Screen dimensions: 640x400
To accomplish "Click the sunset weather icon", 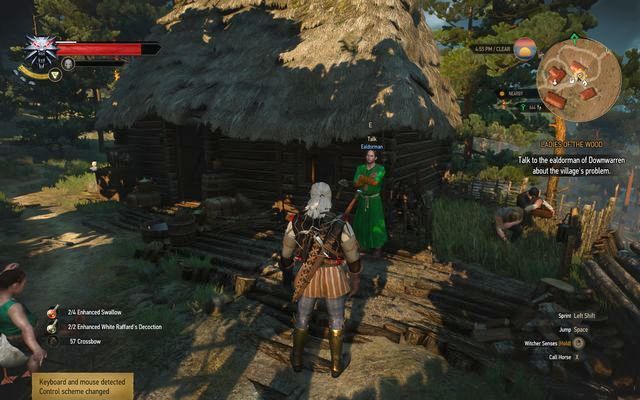I will (524, 50).
